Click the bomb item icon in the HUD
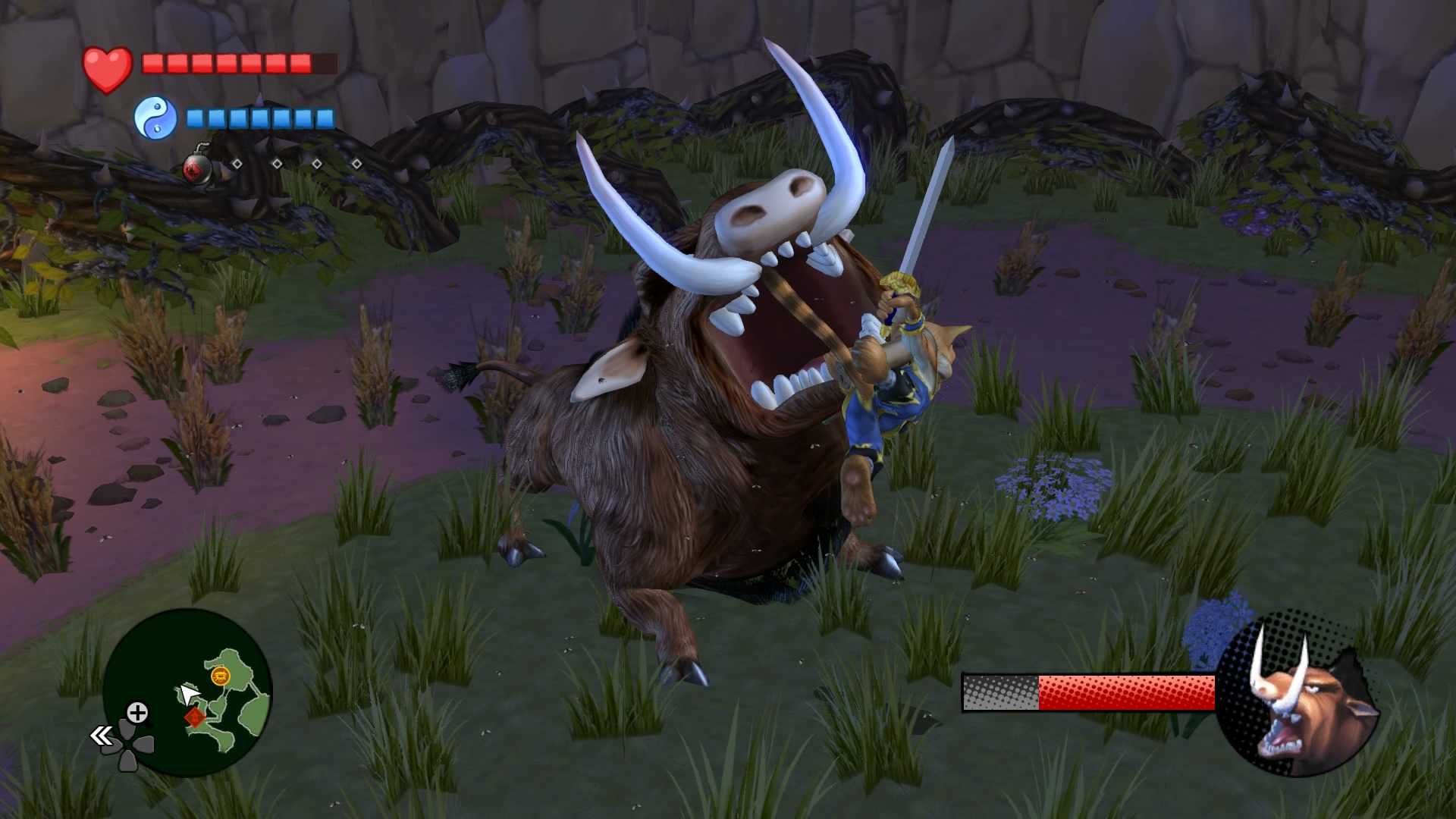Viewport: 1456px width, 819px height. coord(196,170)
